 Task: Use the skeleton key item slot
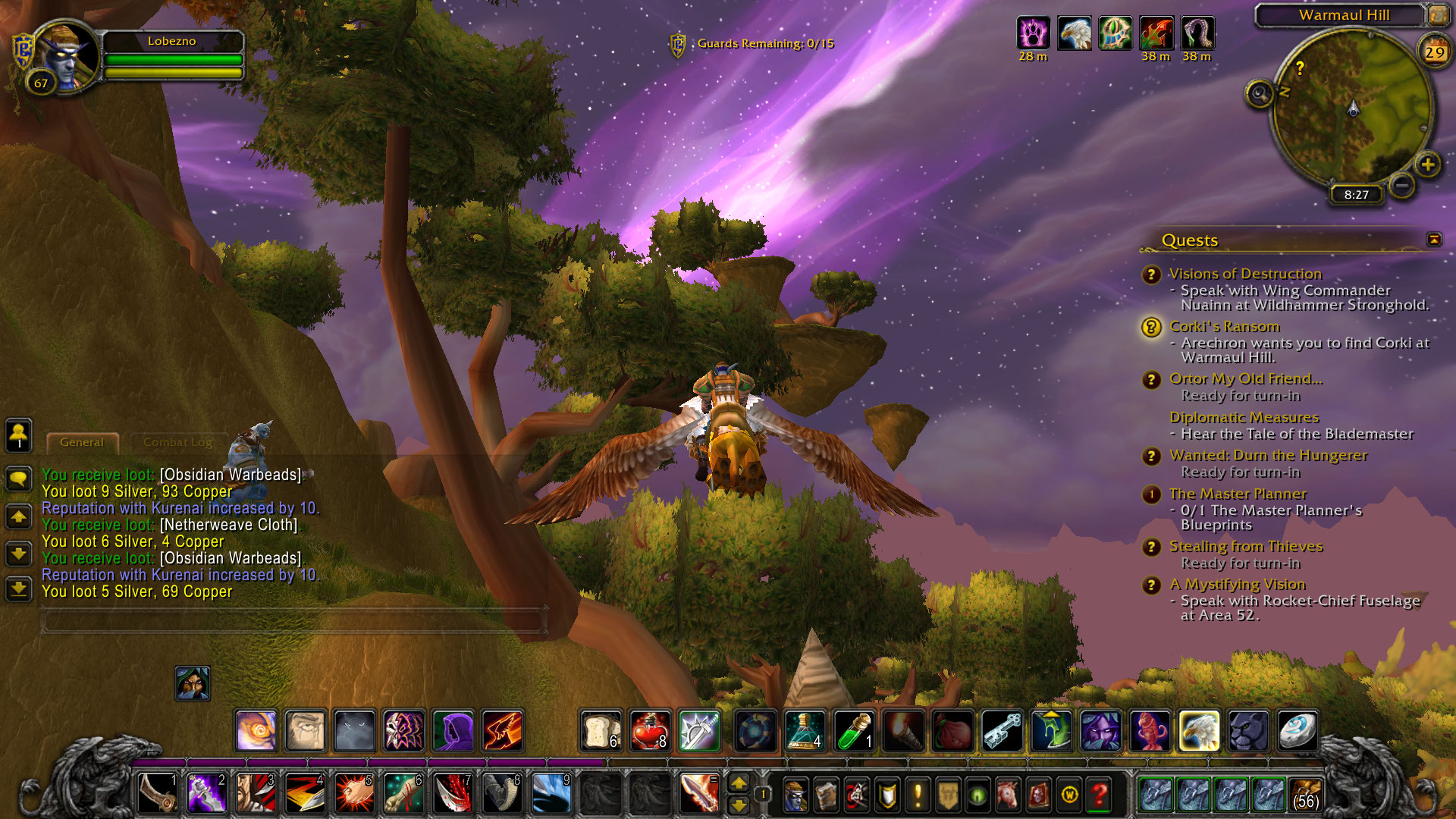1003,731
